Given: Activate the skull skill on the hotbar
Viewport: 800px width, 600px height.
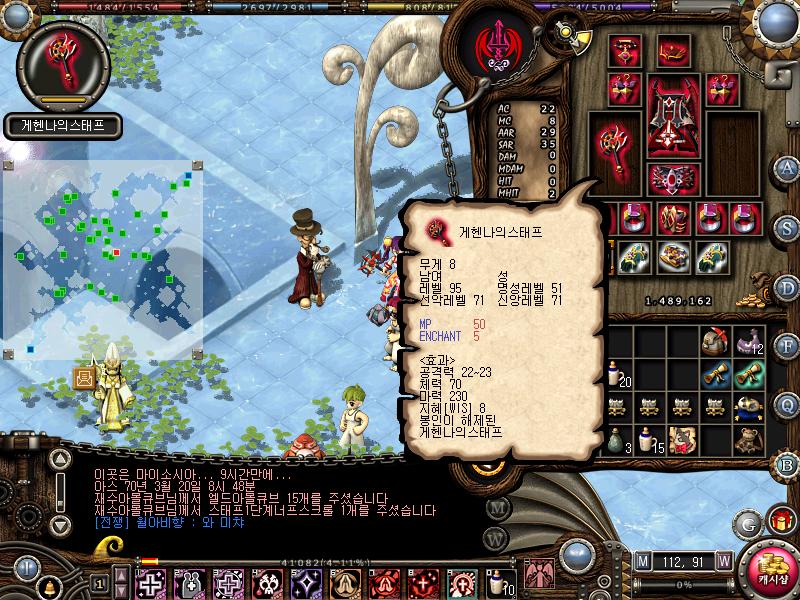Looking at the screenshot, I should click(x=268, y=582).
